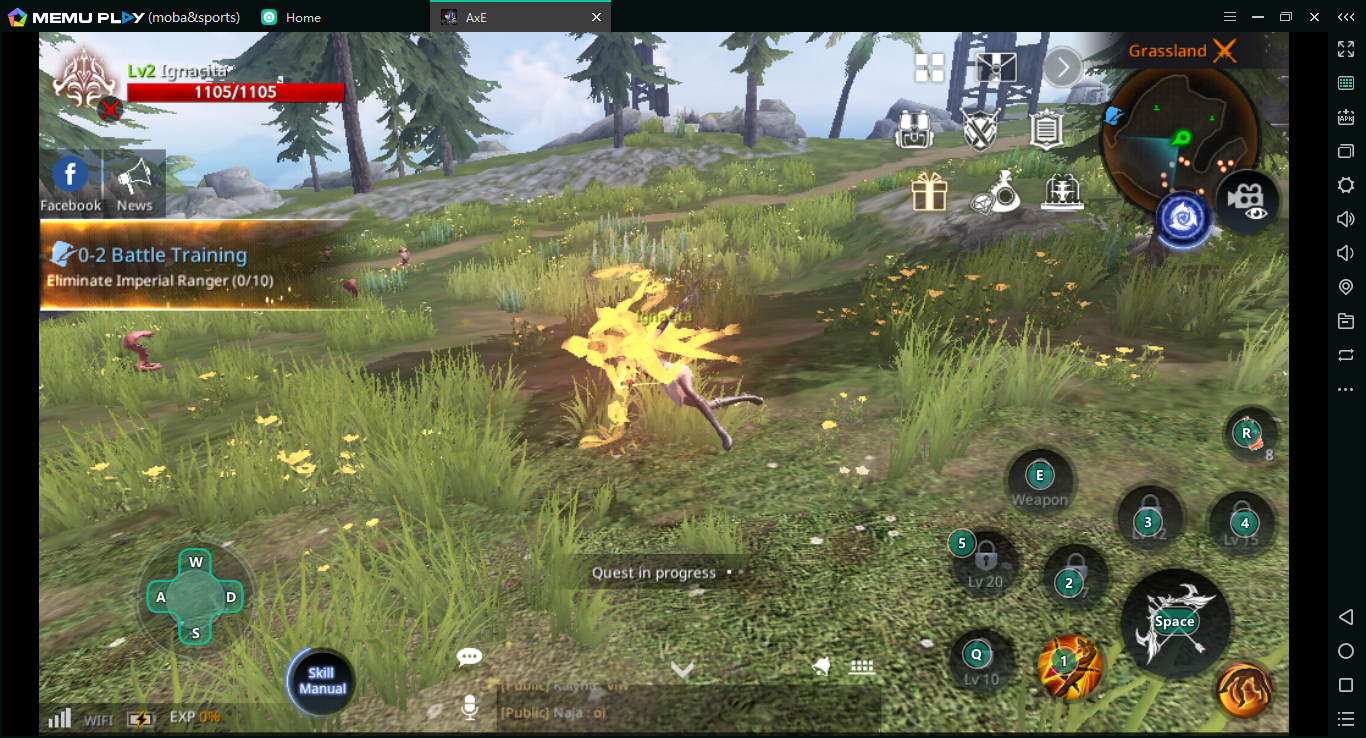Open the backpack inventory
This screenshot has height=738, width=1366.
pyautogui.click(x=913, y=129)
